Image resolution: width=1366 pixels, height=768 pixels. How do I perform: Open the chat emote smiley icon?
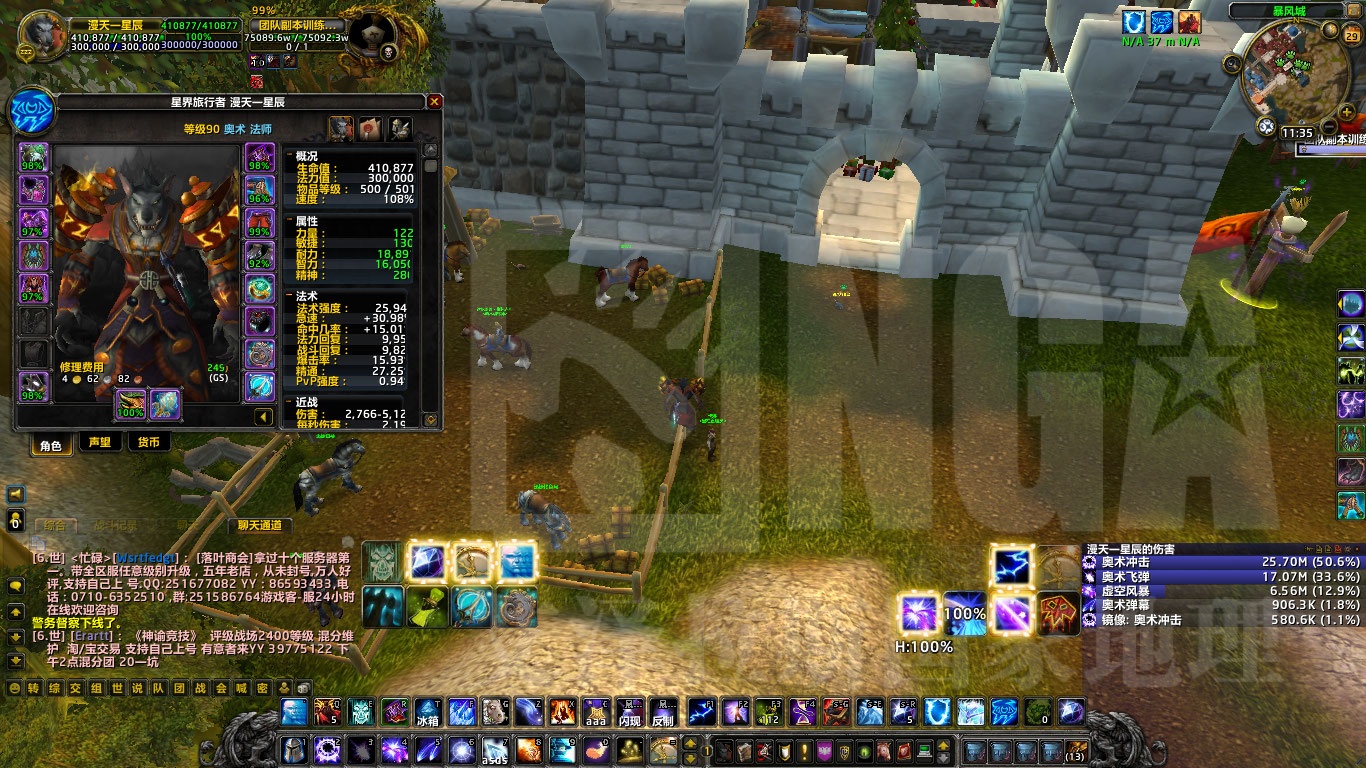tap(15, 687)
